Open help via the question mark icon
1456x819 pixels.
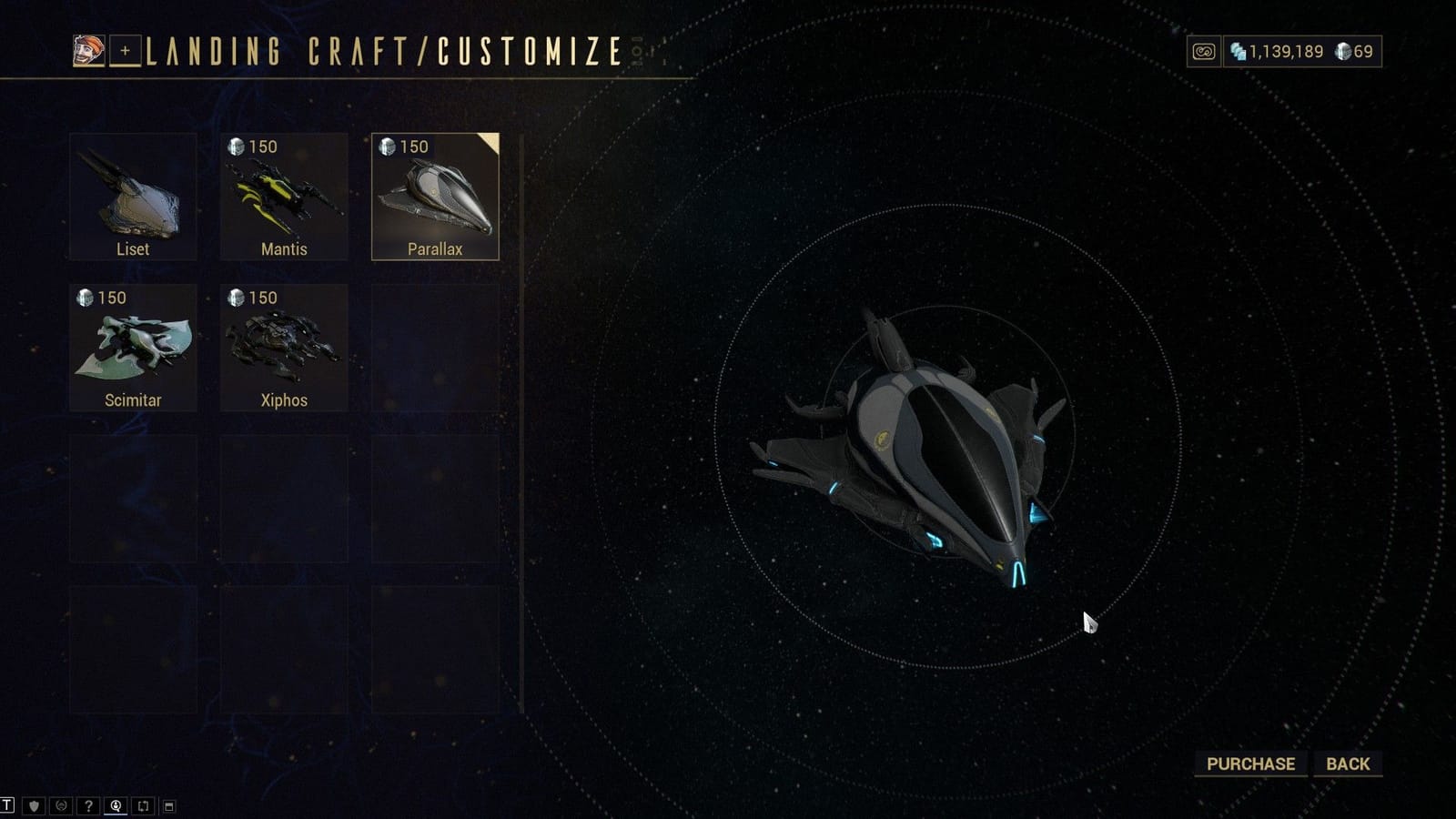86,804
